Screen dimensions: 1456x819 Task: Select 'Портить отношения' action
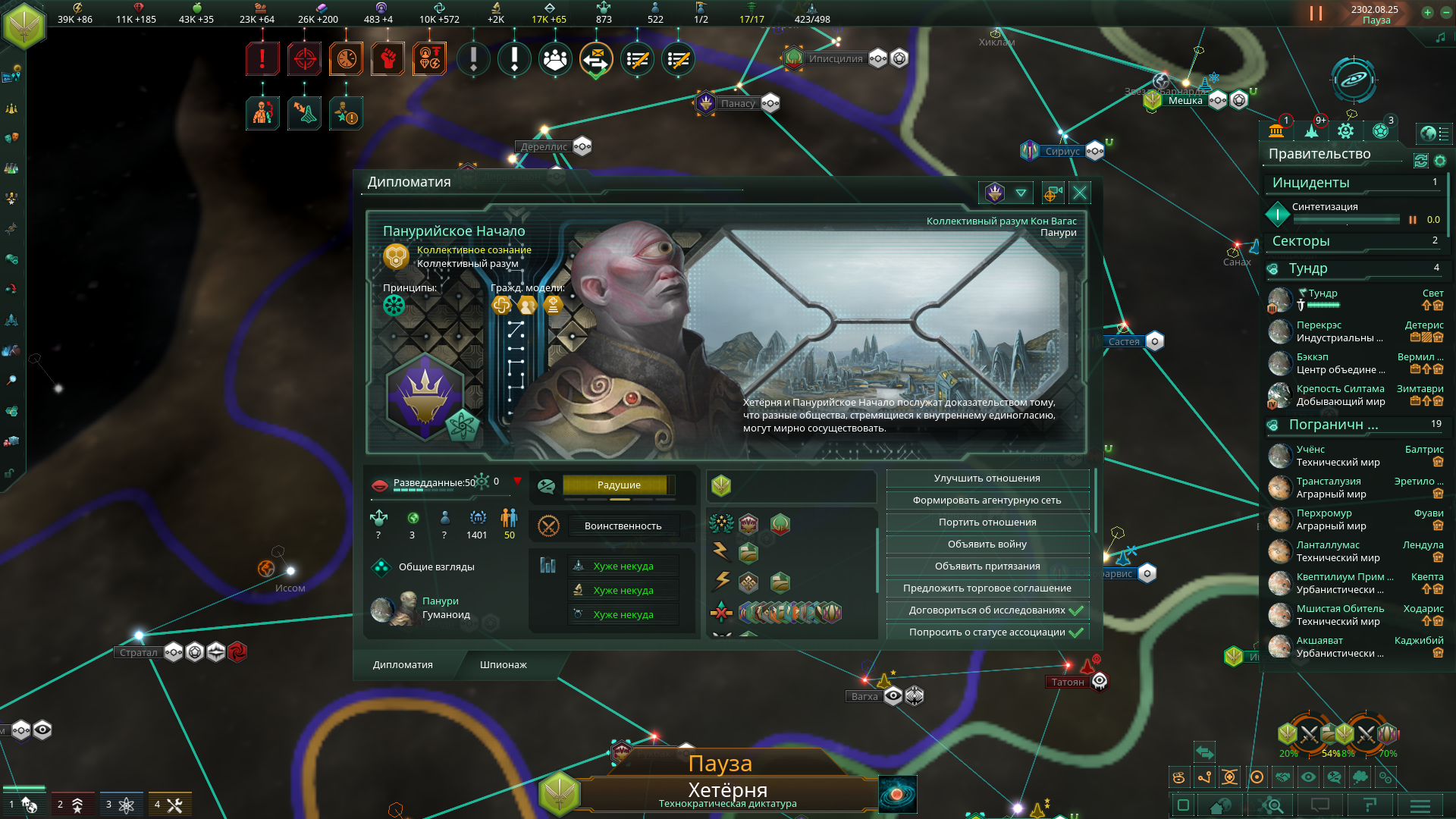click(987, 522)
